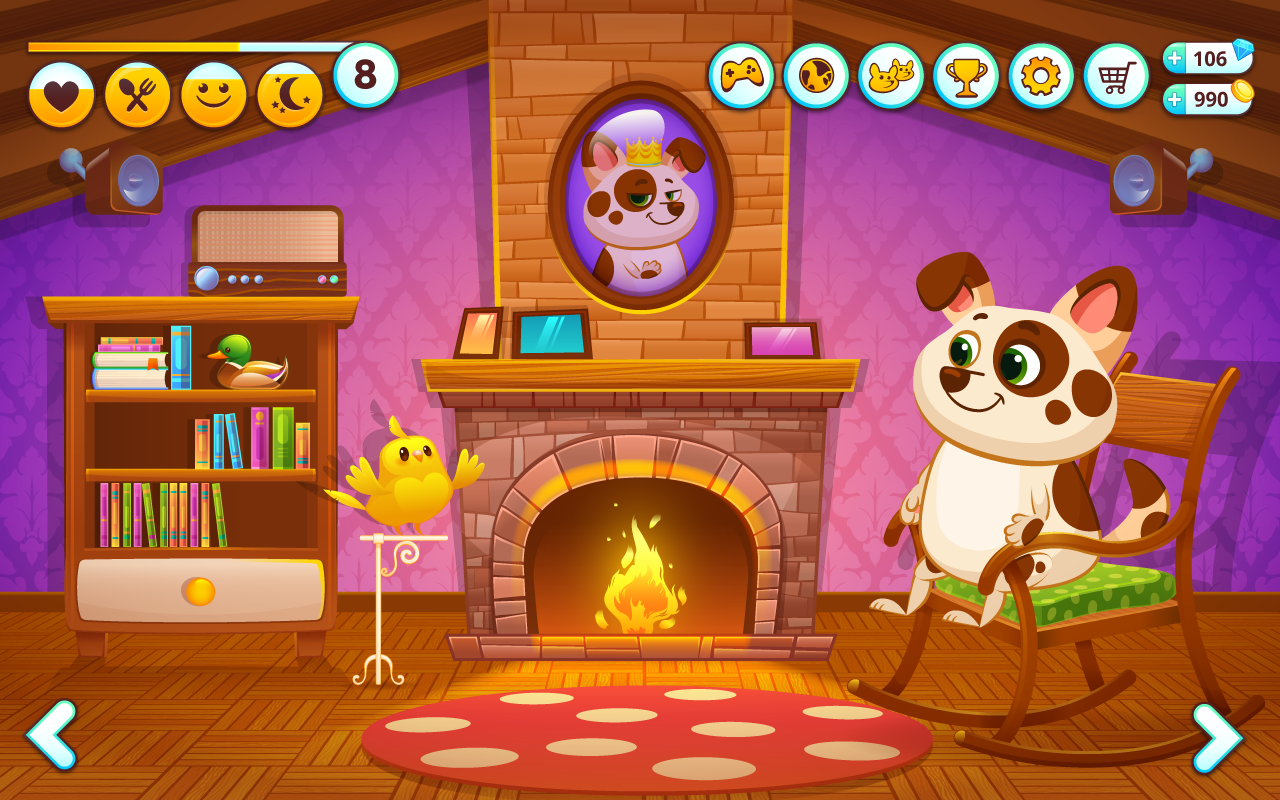Viewport: 1280px width, 800px height.
Task: Open the ball toy button
Action: [x=816, y=76]
